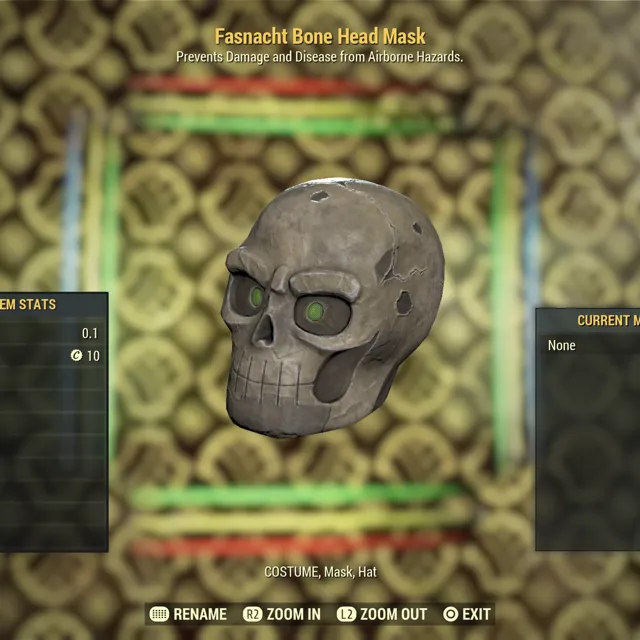
Task: Choose the RENAME option in the bottom bar
Action: point(188,614)
